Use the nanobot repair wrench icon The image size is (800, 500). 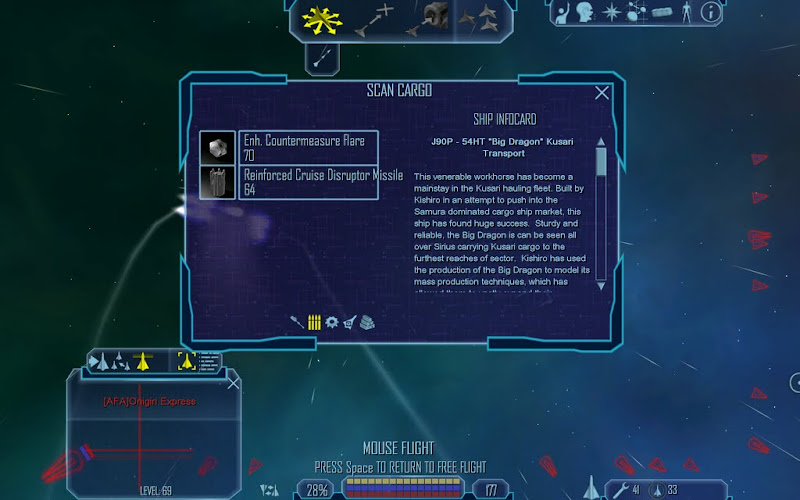(x=621, y=489)
